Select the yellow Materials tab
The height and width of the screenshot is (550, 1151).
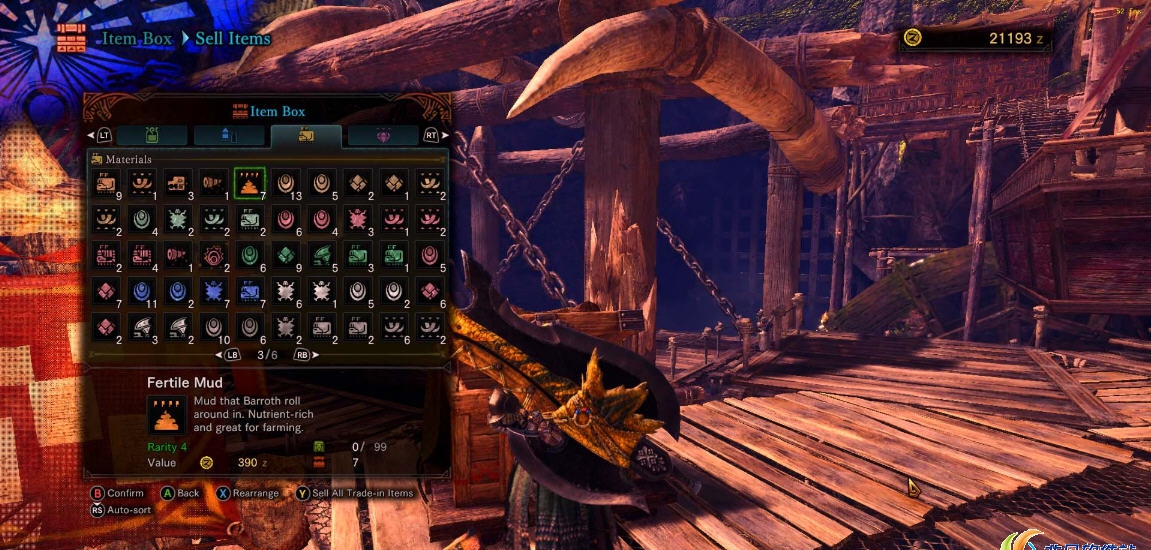(306, 135)
